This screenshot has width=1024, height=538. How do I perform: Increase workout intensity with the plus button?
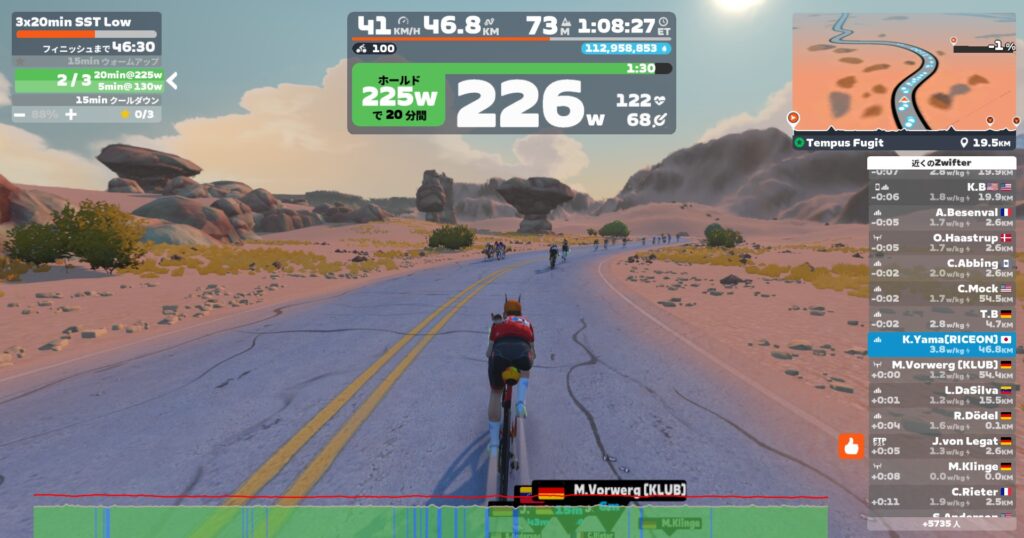coord(71,115)
